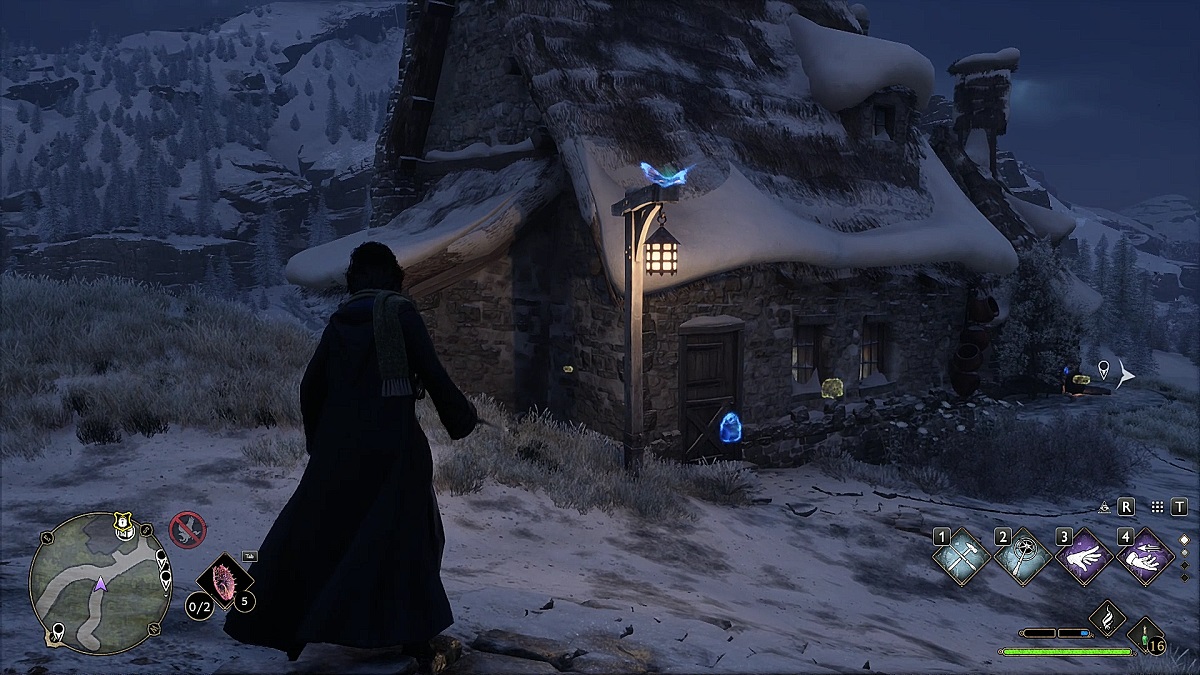Select the crossed hammer and wand spell

tap(961, 558)
